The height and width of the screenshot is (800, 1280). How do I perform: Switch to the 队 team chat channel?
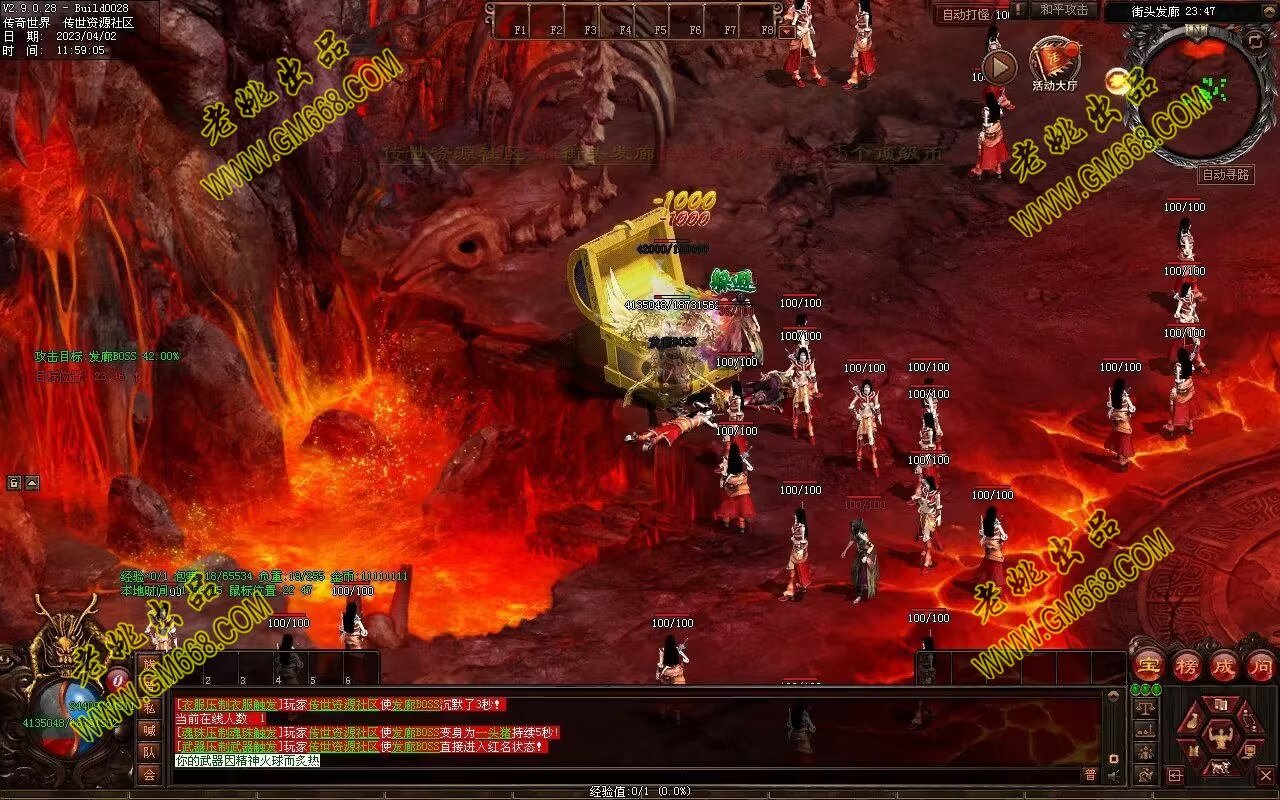tap(149, 751)
